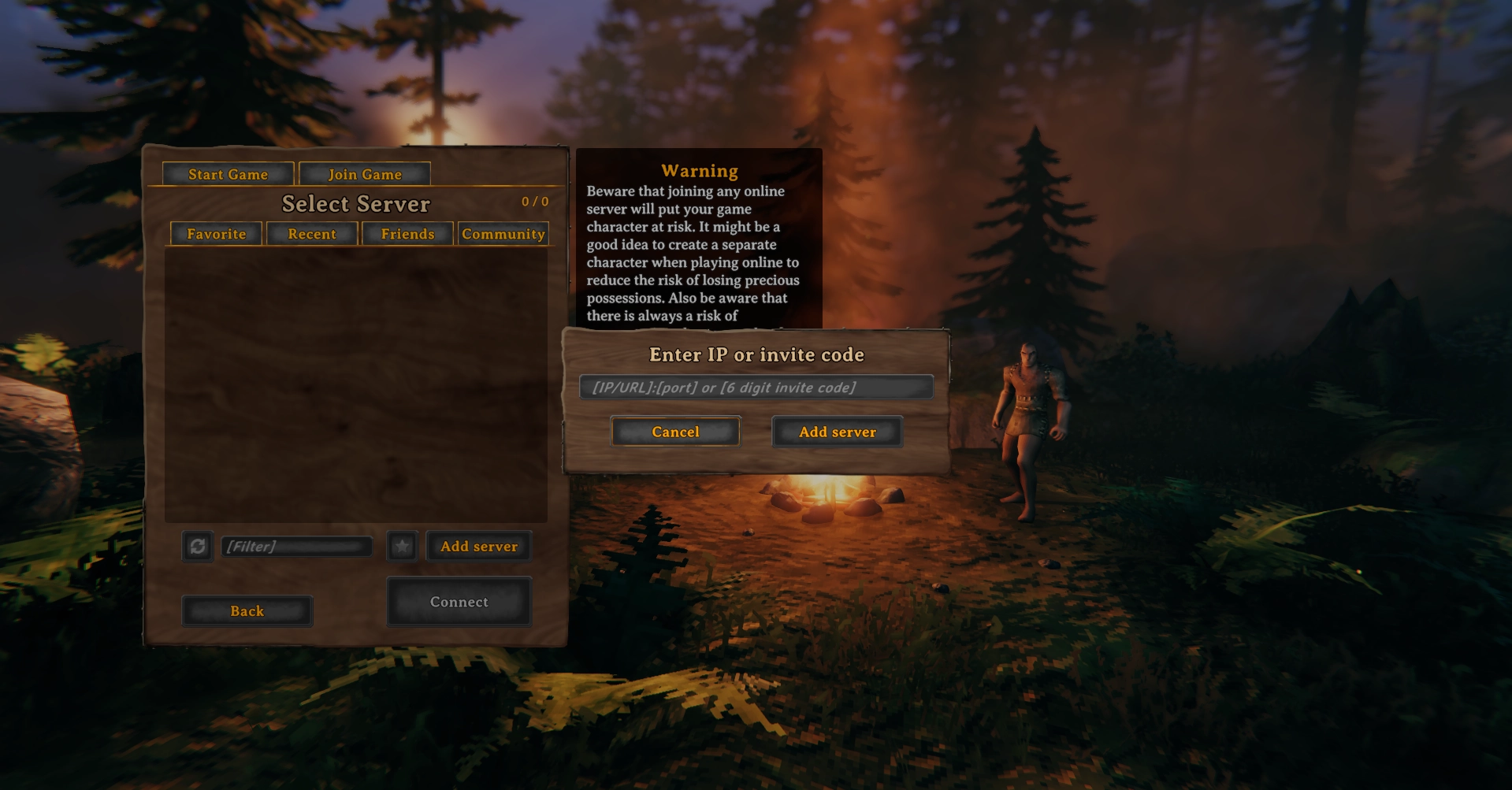This screenshot has height=790, width=1512.
Task: Open the Join Game tab
Action: (365, 174)
